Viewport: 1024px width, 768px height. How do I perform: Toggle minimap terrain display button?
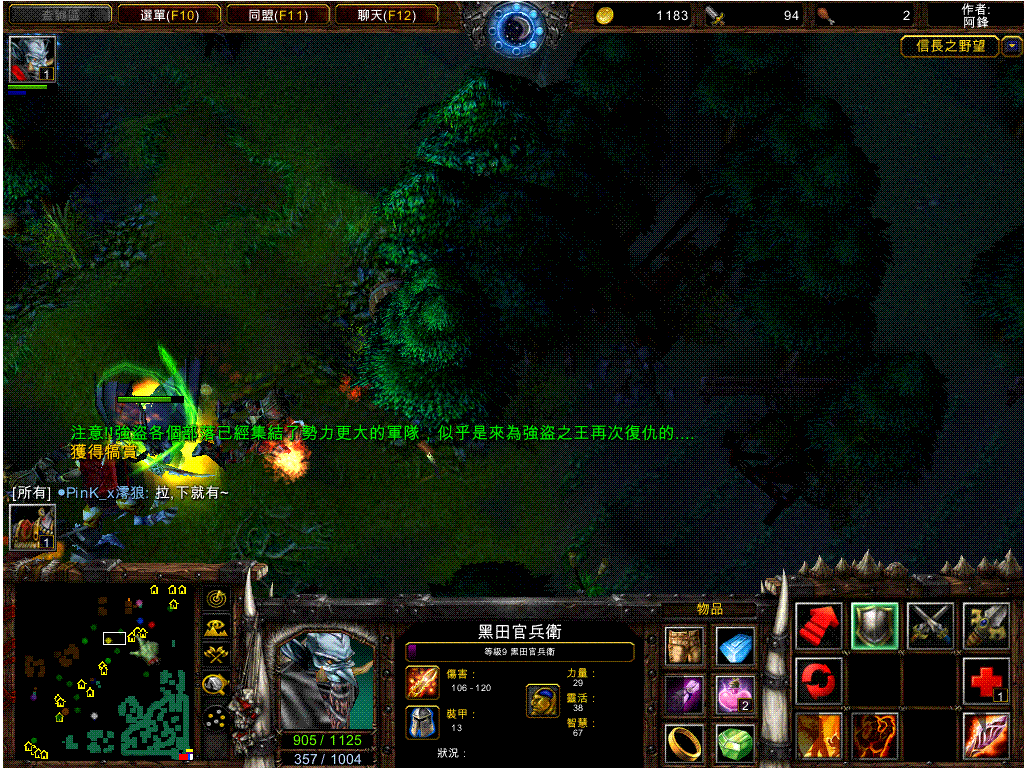(215, 627)
